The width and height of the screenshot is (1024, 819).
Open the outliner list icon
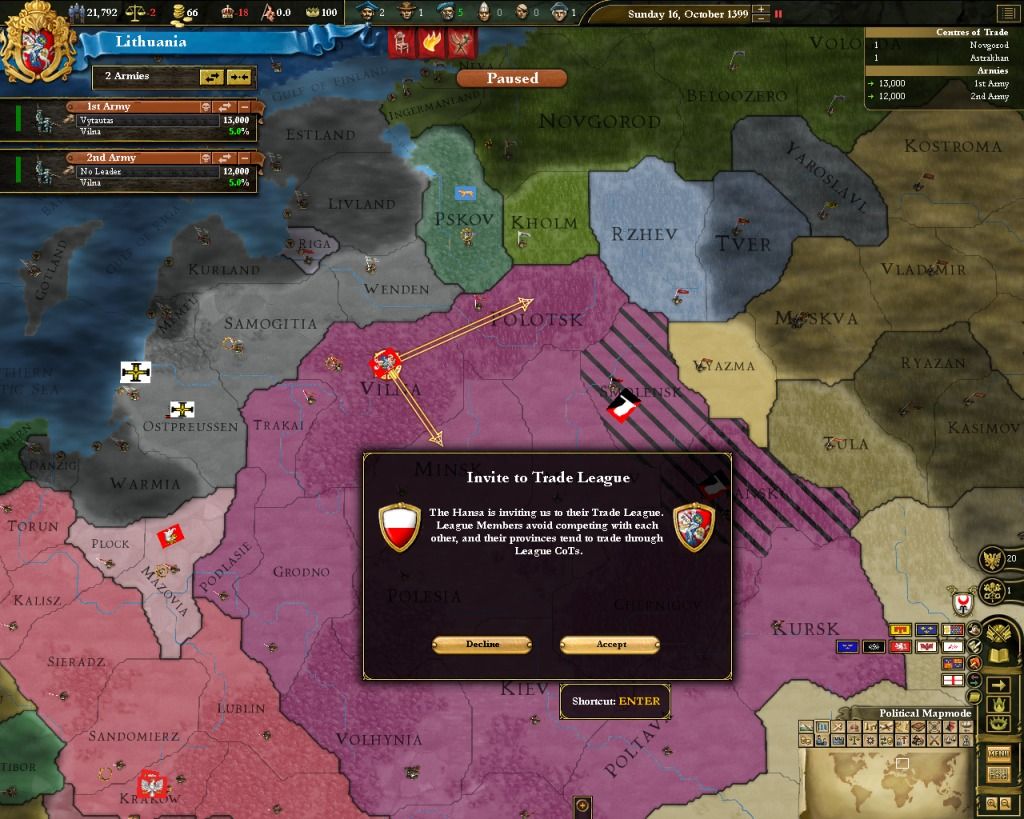[x=1006, y=12]
